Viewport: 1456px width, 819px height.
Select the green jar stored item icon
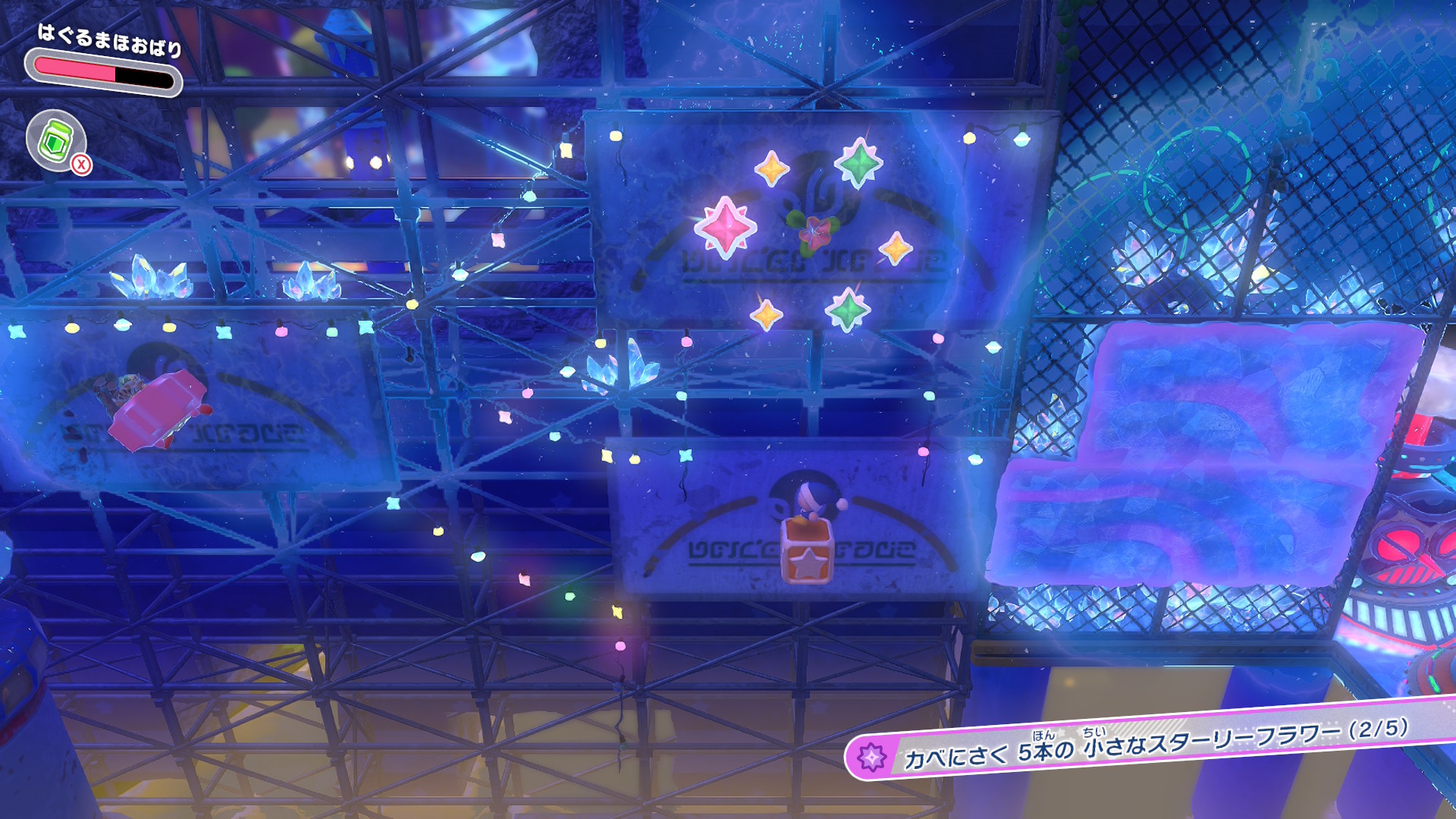pos(56,140)
